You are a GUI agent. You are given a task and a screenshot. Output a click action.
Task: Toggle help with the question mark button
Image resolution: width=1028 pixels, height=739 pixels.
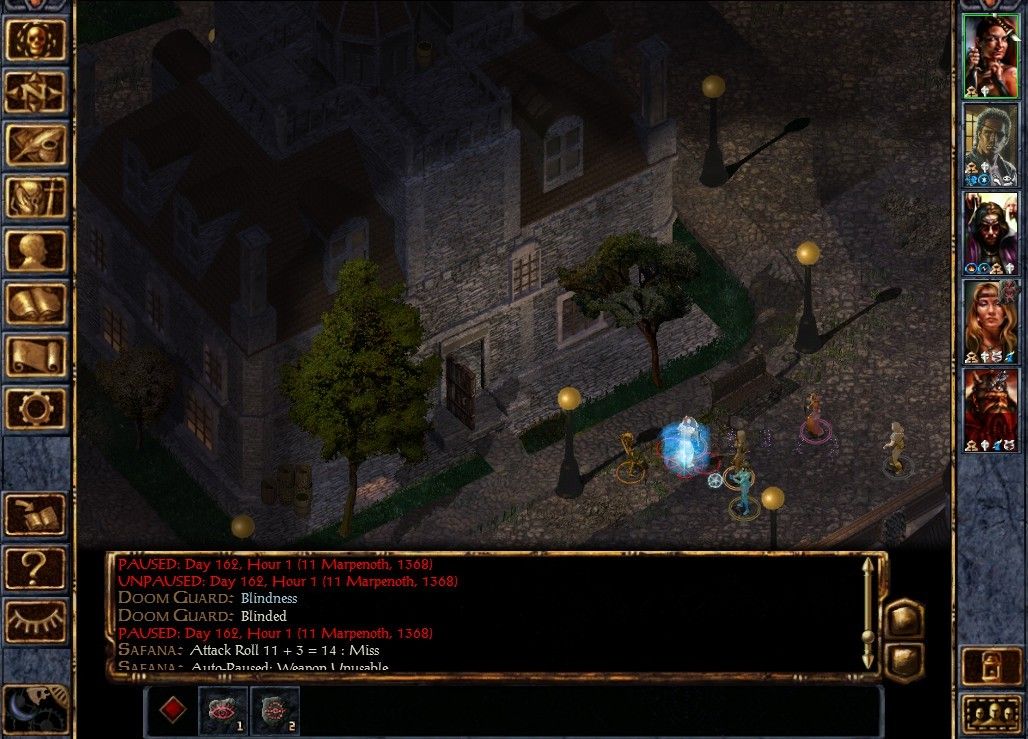click(x=36, y=567)
